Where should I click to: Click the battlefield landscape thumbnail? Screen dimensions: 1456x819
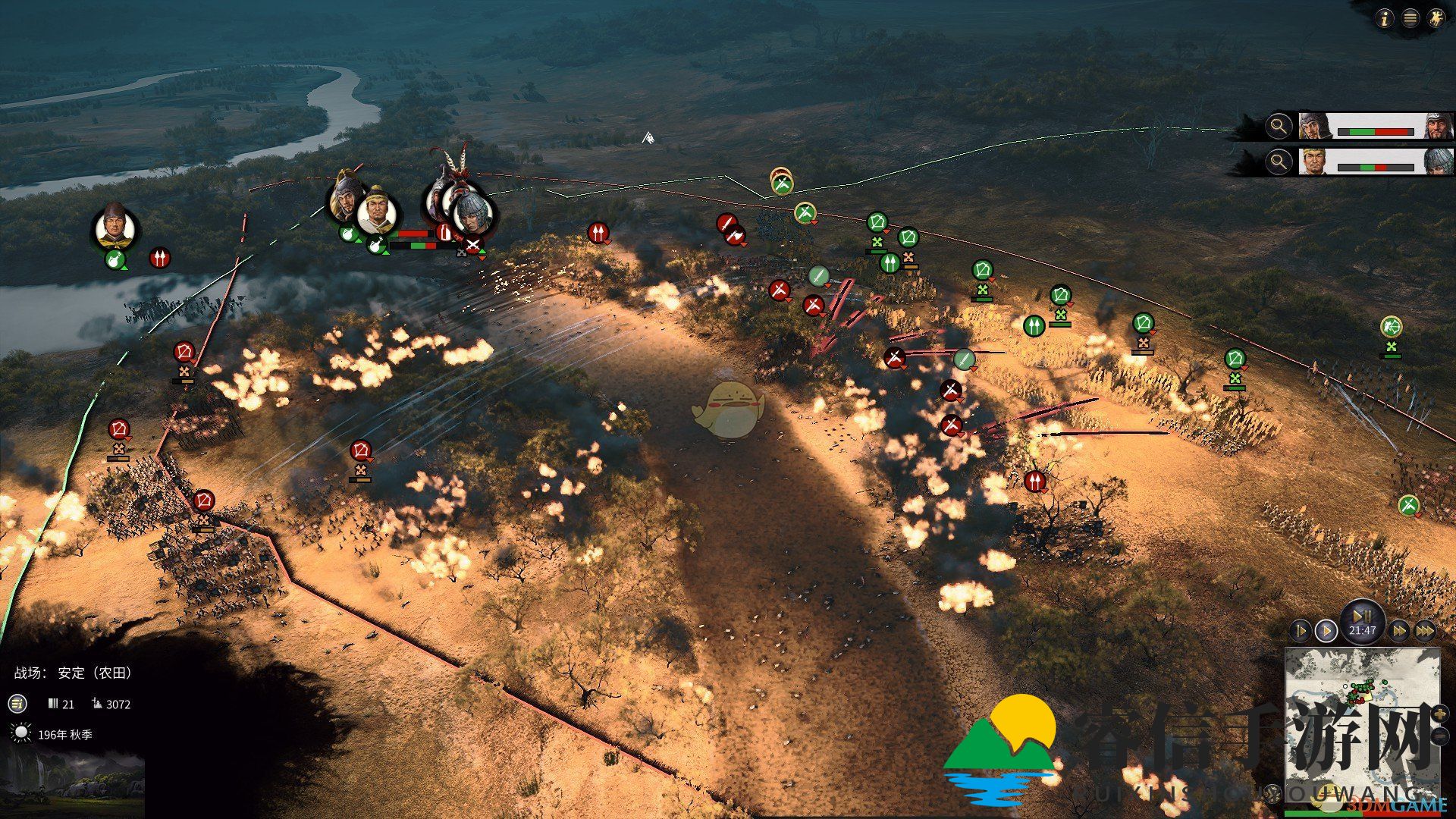point(72,785)
